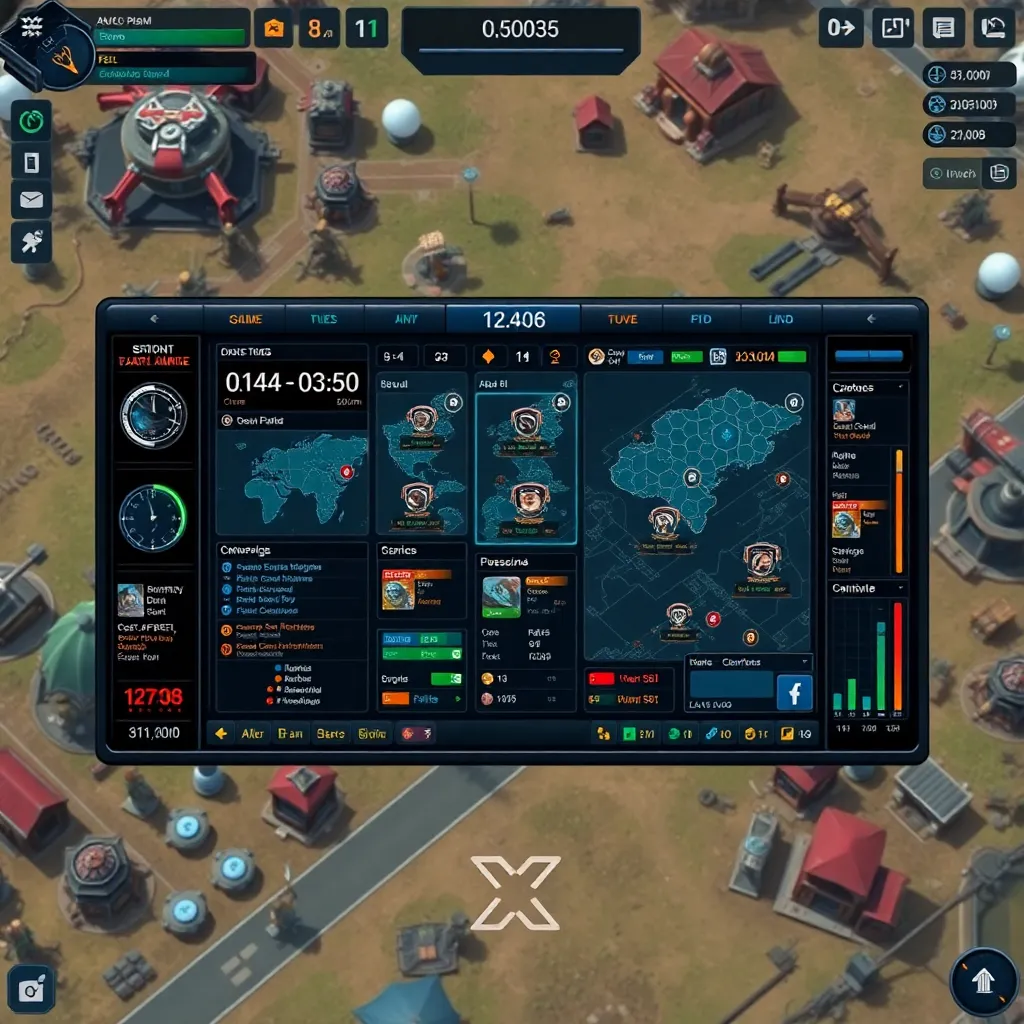The width and height of the screenshot is (1024, 1024).
Task: Select the highlighted map card with badges
Action: [526, 466]
